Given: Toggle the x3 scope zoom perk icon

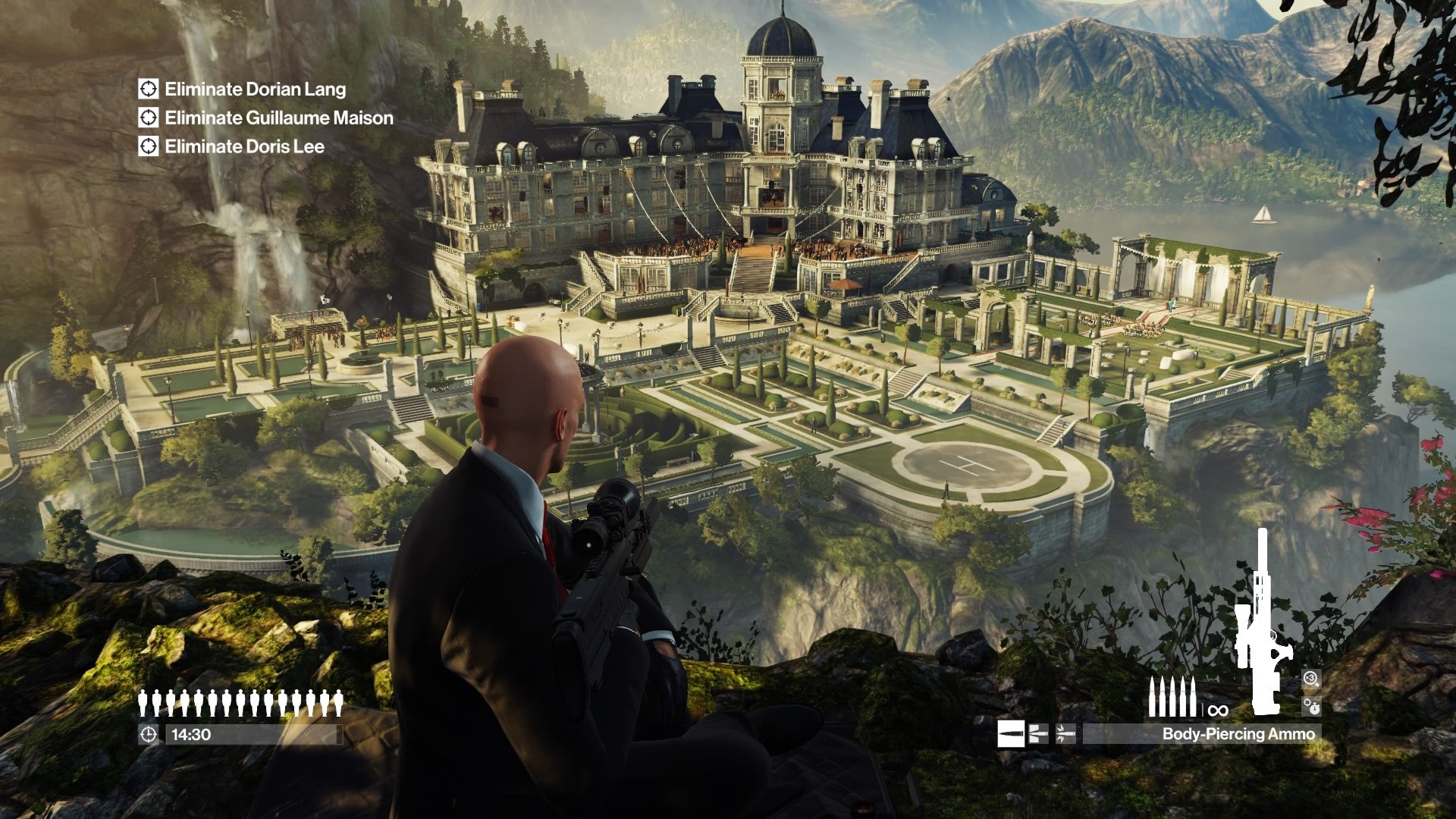Looking at the screenshot, I should [x=1312, y=679].
